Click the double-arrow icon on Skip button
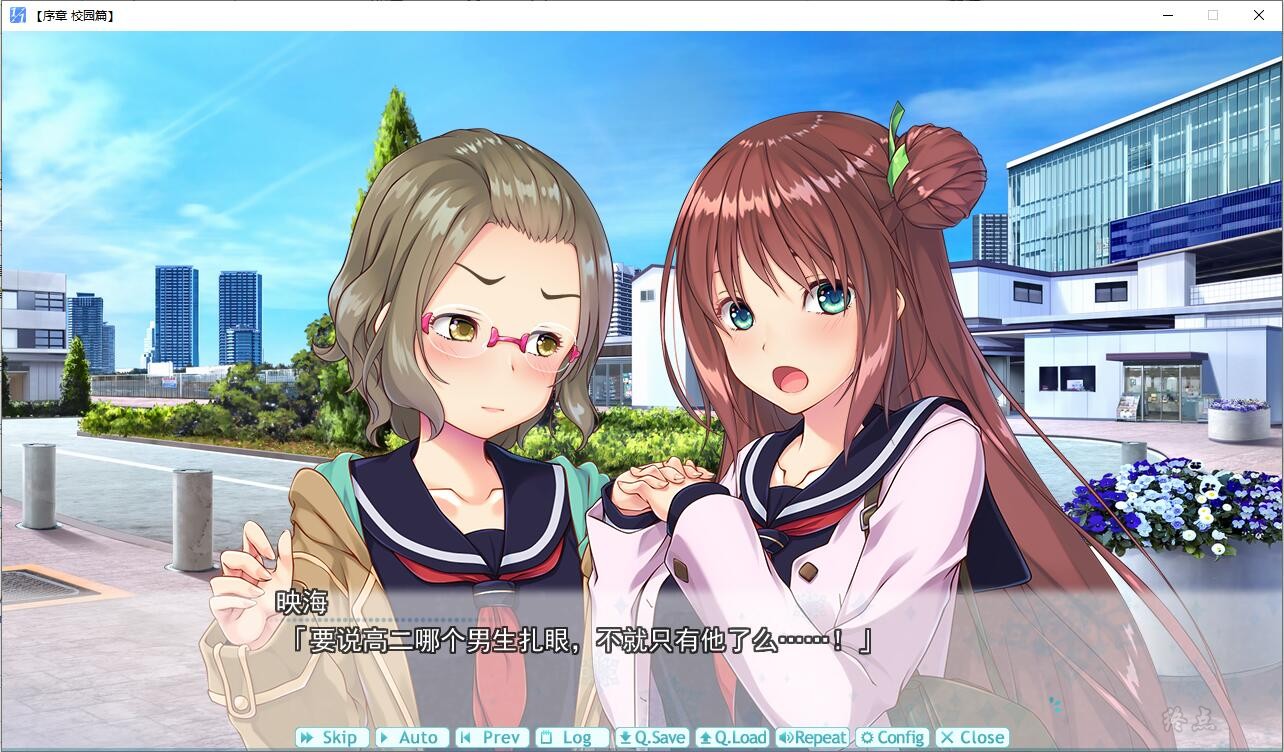This screenshot has height=752, width=1284. [307, 737]
